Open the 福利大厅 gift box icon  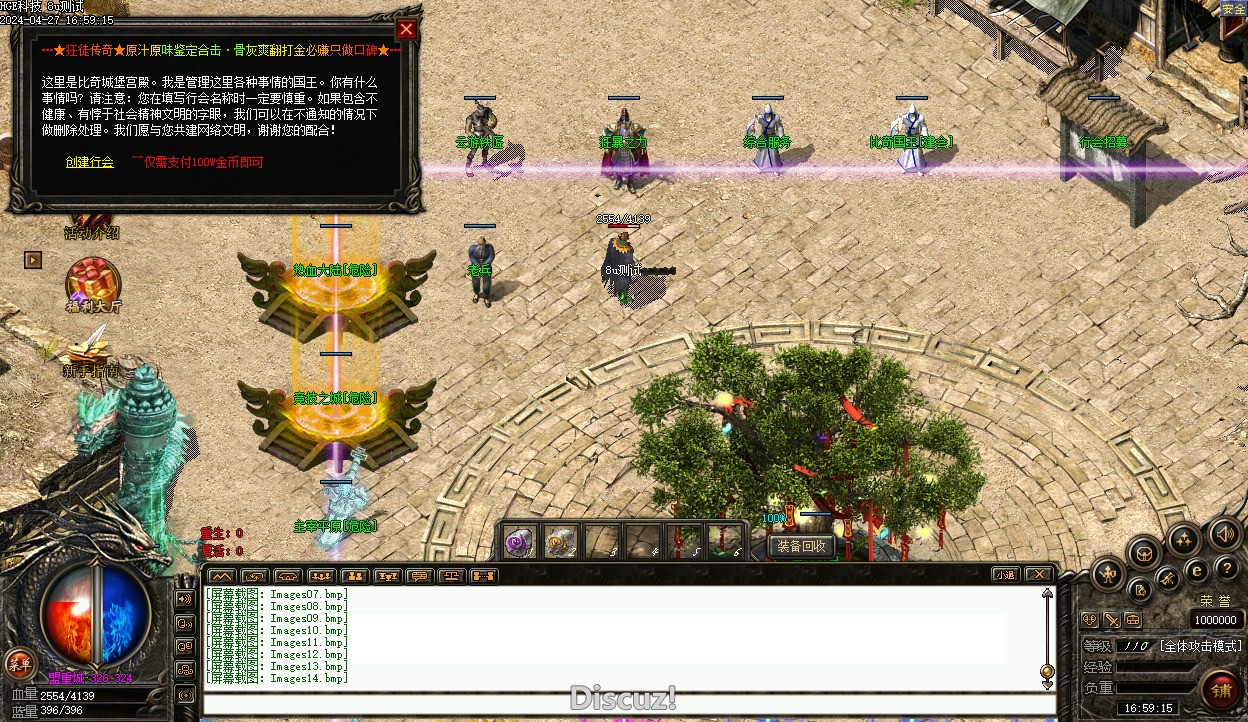click(x=92, y=280)
